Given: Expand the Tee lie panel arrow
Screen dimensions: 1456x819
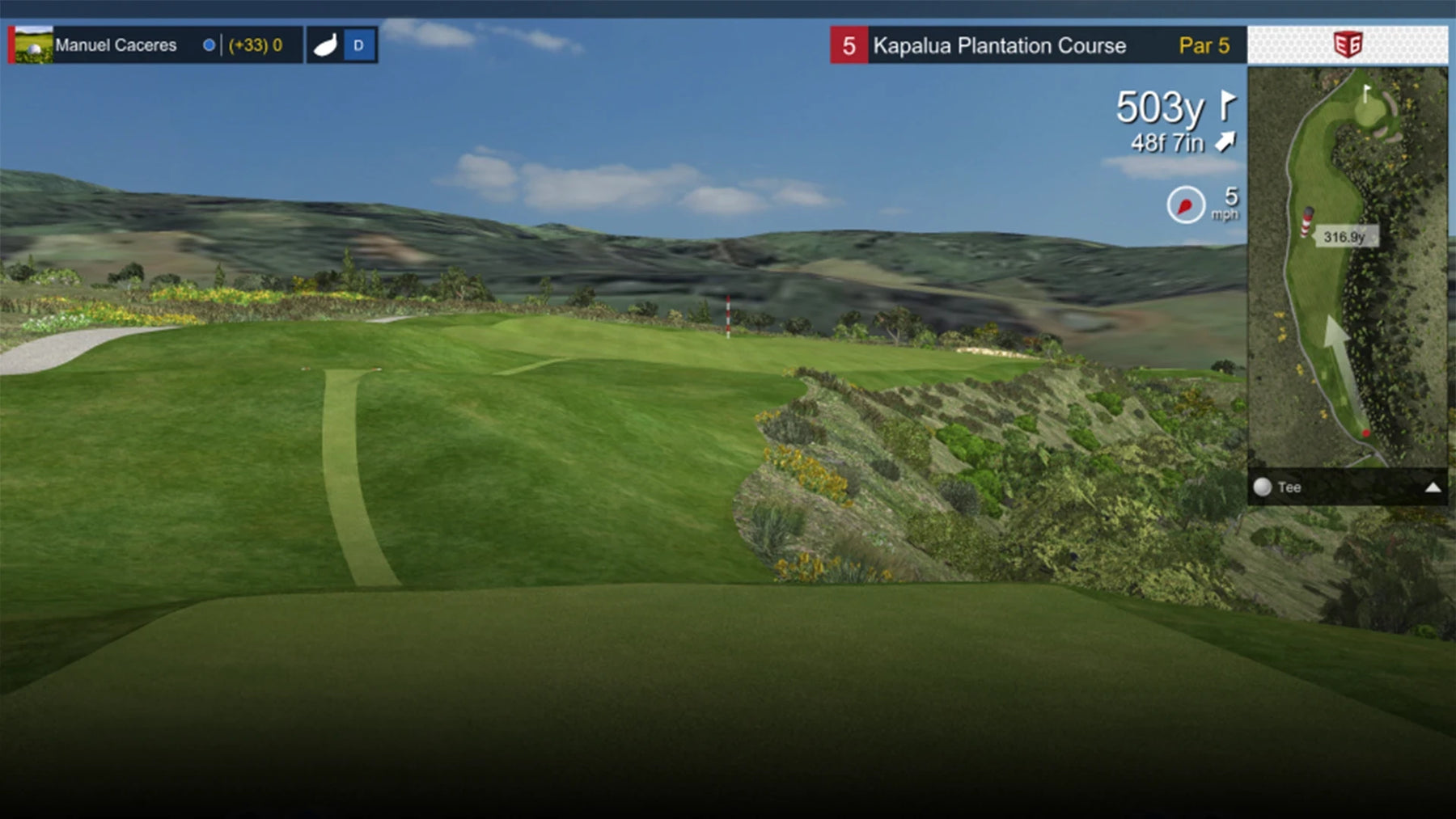Looking at the screenshot, I should [1433, 488].
